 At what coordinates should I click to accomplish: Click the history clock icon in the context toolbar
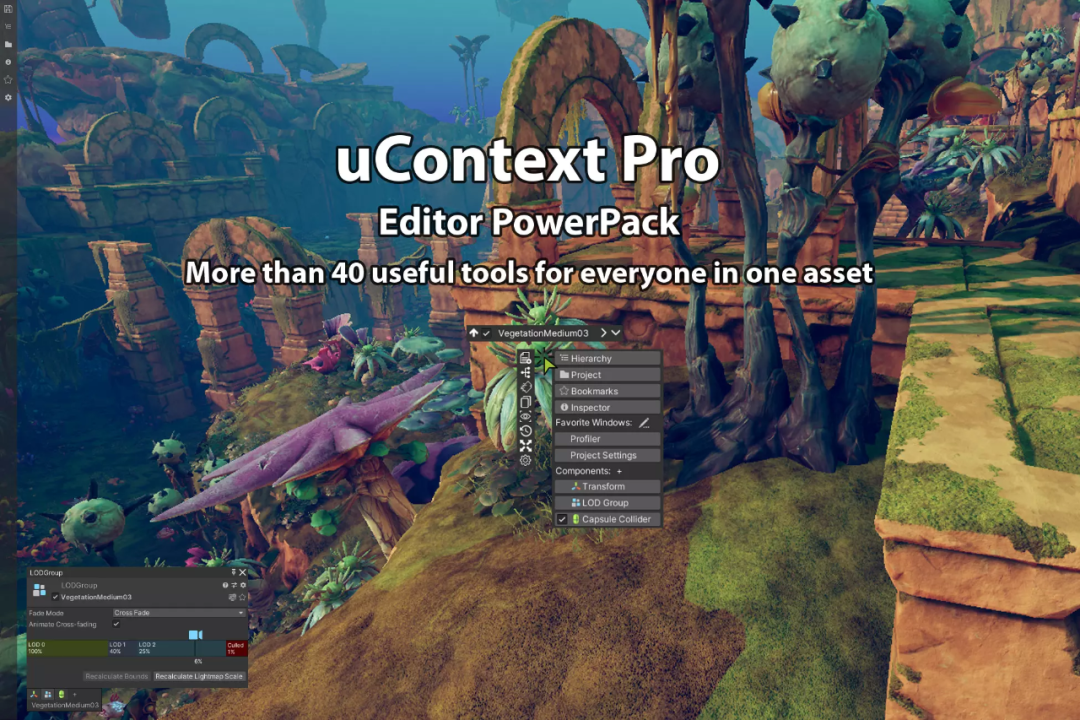point(526,431)
